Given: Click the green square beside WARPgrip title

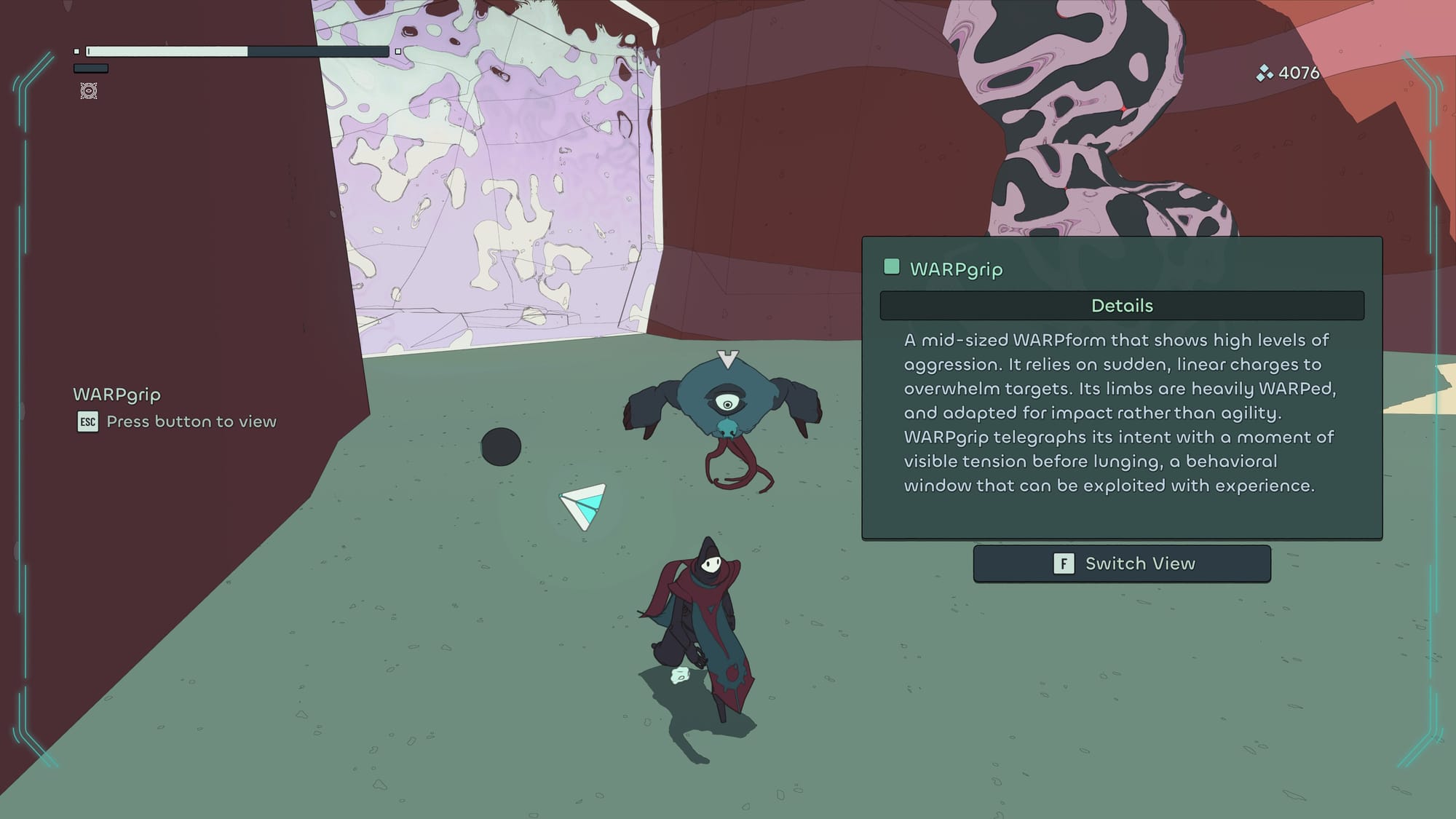Looking at the screenshot, I should pos(892,267).
